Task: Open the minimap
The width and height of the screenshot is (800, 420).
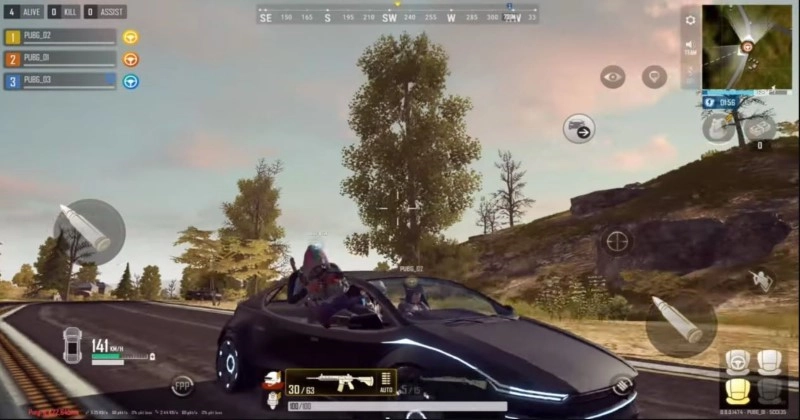Action: coord(746,46)
